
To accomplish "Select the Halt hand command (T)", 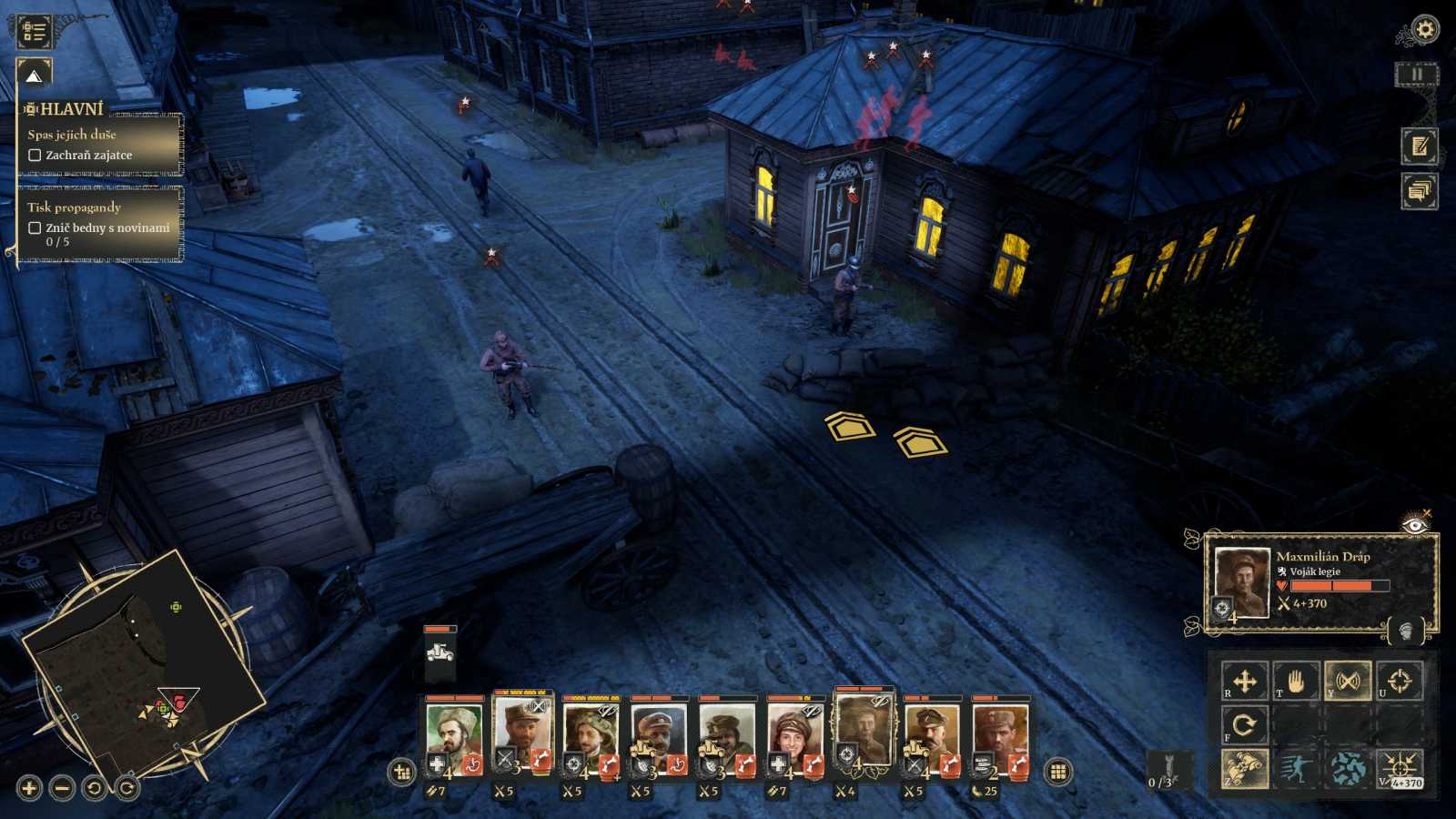I will [x=1296, y=681].
